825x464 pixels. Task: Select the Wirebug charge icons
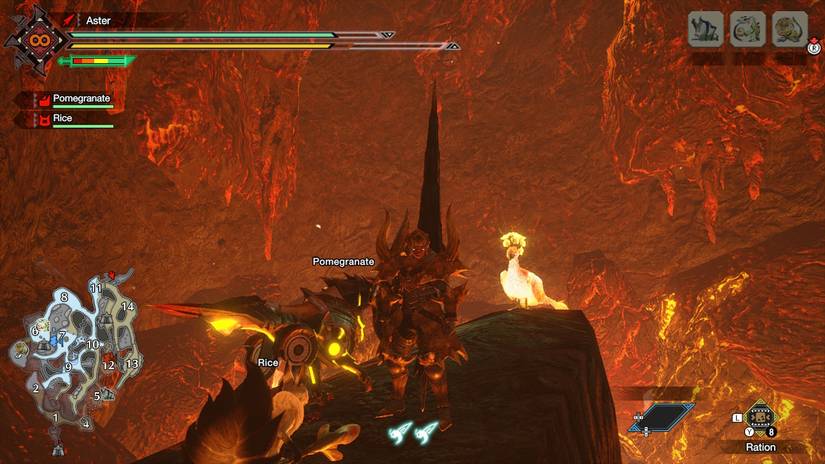(x=413, y=434)
